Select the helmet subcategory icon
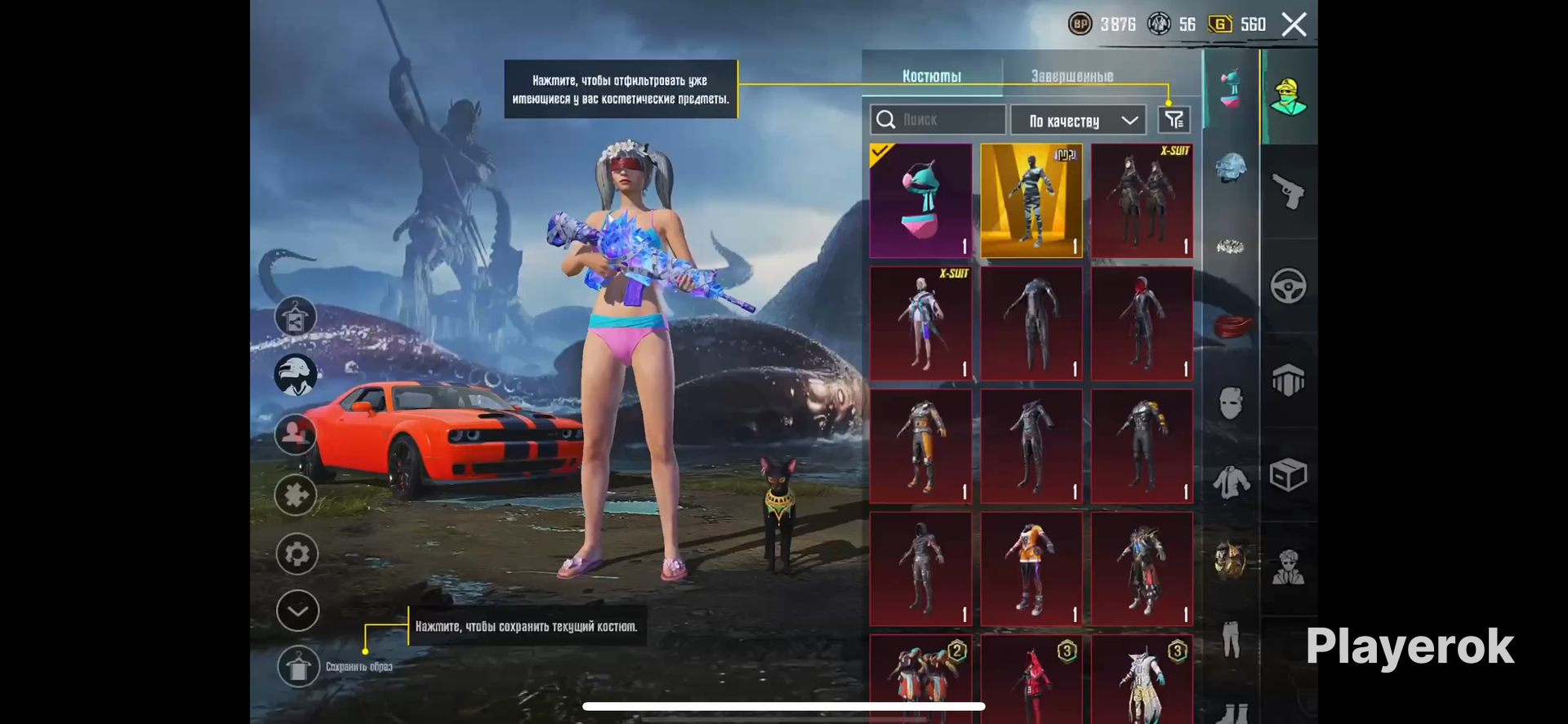Screen dimensions: 1568x724 coord(1230,168)
